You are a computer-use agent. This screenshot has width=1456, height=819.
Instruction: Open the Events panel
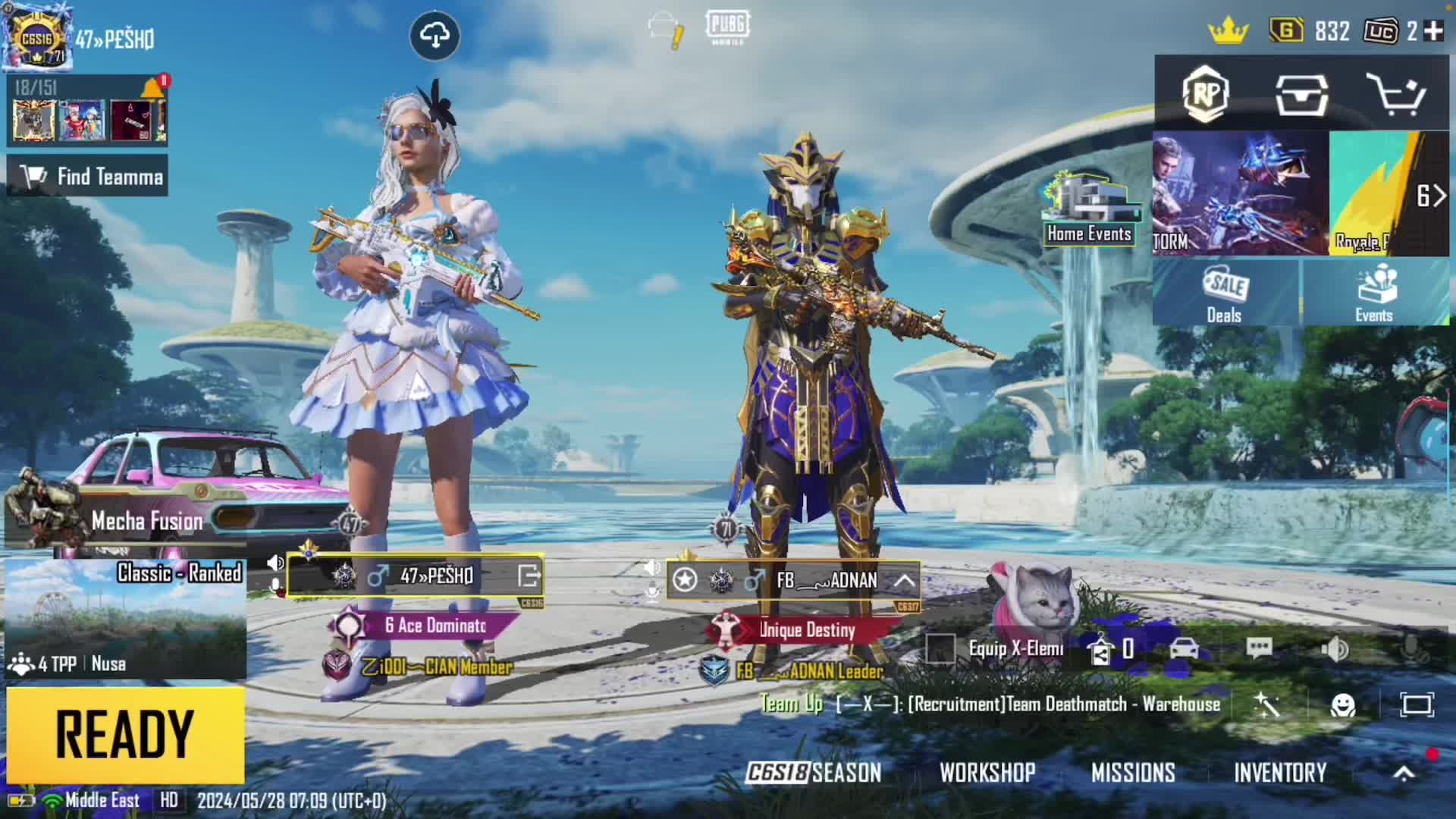pos(1374,293)
